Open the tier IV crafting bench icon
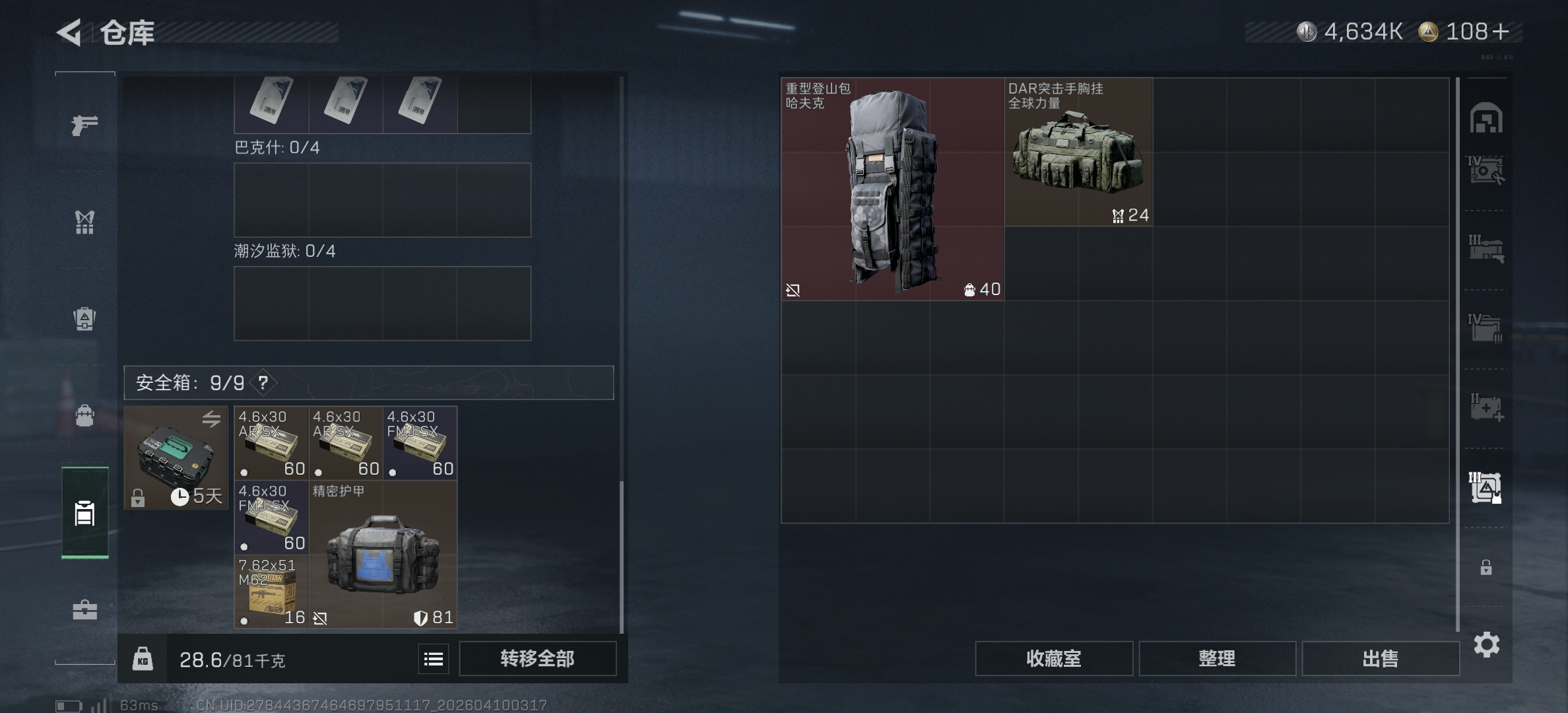Viewport: 1568px width, 713px height. pos(1486,170)
